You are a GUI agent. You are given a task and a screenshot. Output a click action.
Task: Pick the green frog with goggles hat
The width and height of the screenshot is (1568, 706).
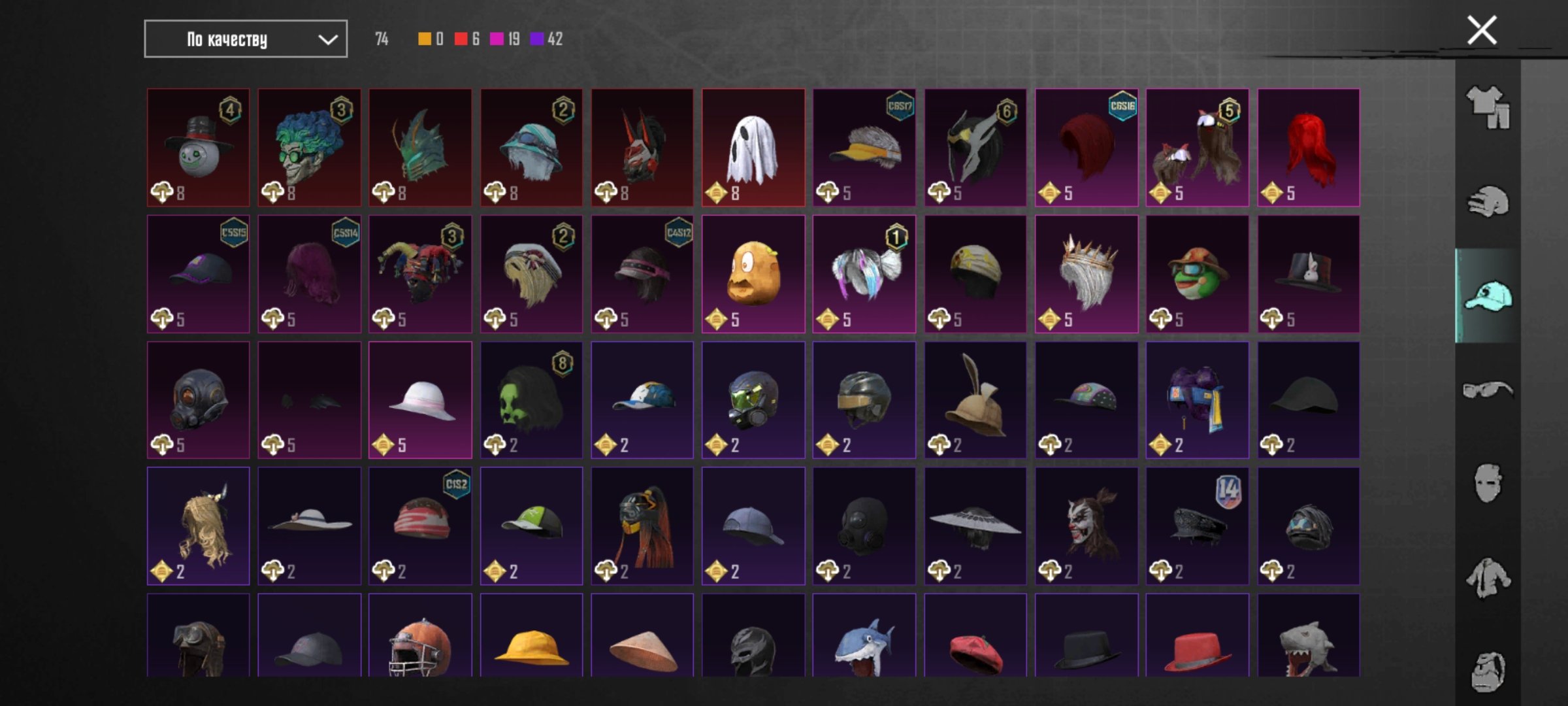(1197, 274)
